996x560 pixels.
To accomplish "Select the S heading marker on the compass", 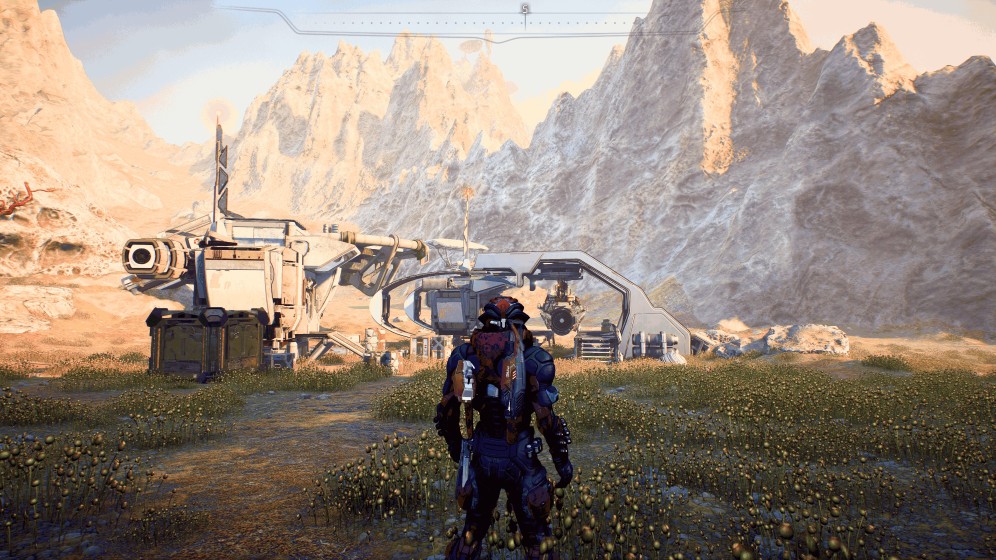I will tap(524, 9).
